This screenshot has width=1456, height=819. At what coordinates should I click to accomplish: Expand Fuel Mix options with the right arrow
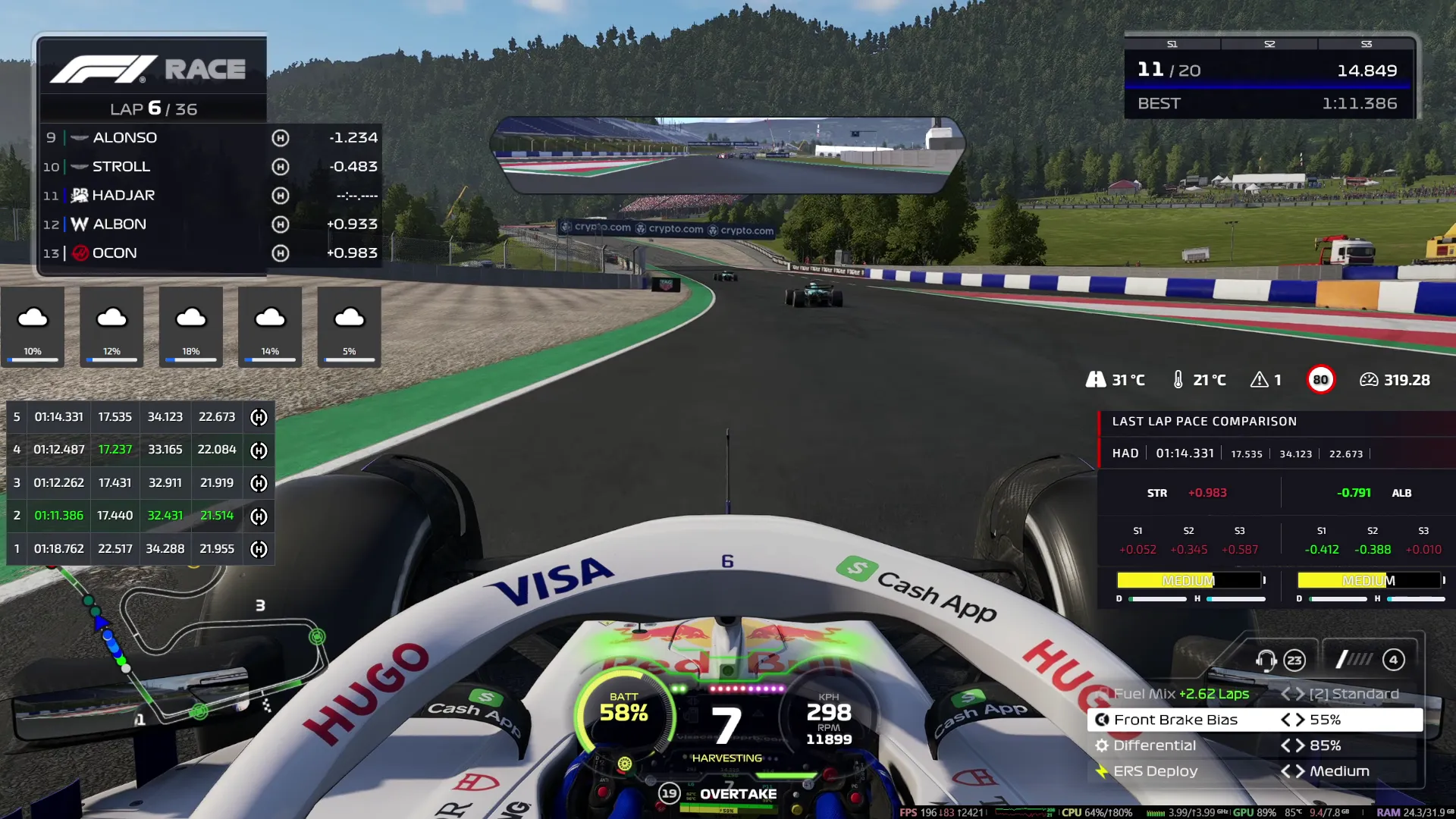click(1298, 693)
